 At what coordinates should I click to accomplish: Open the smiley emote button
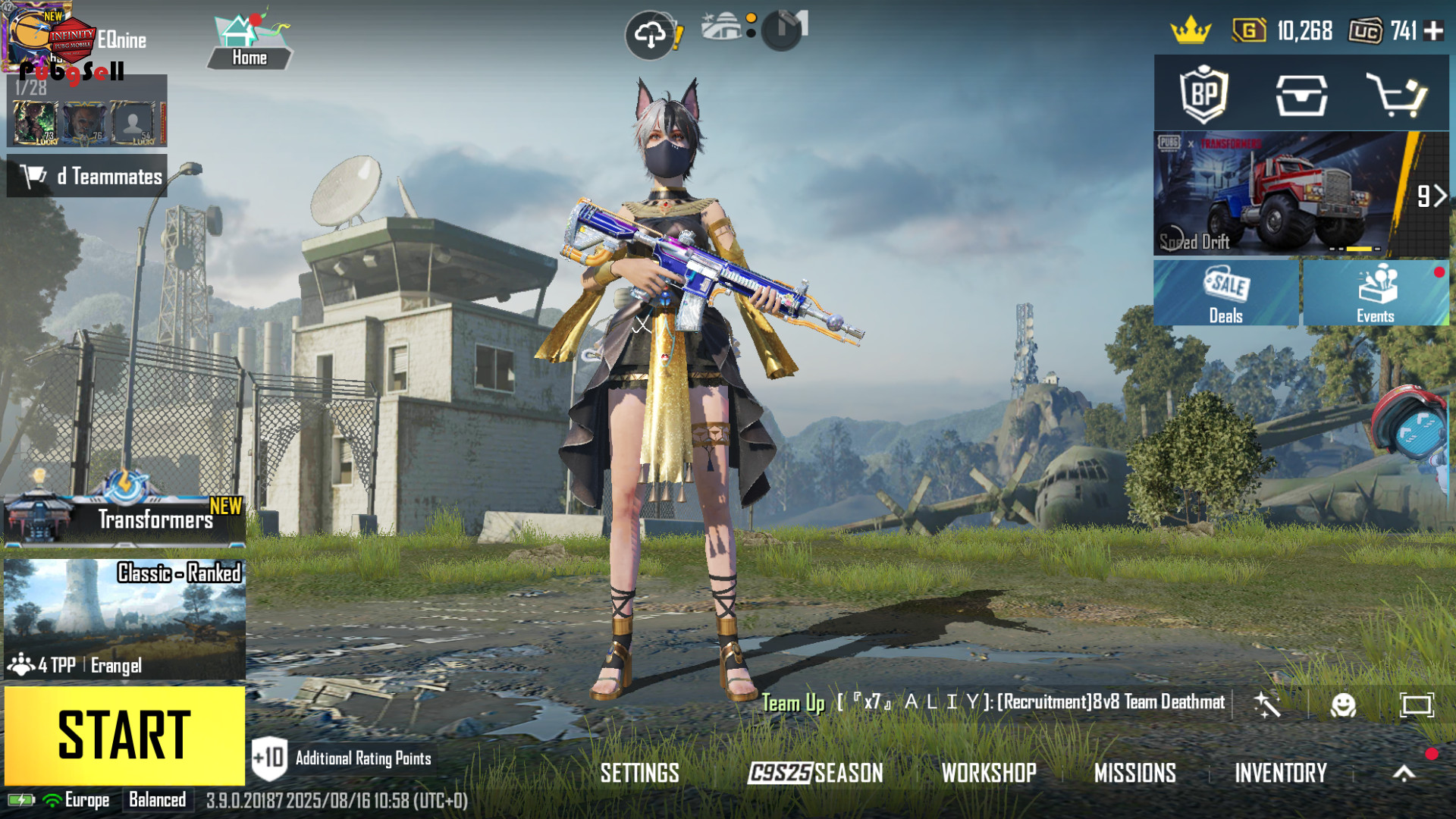[1343, 705]
